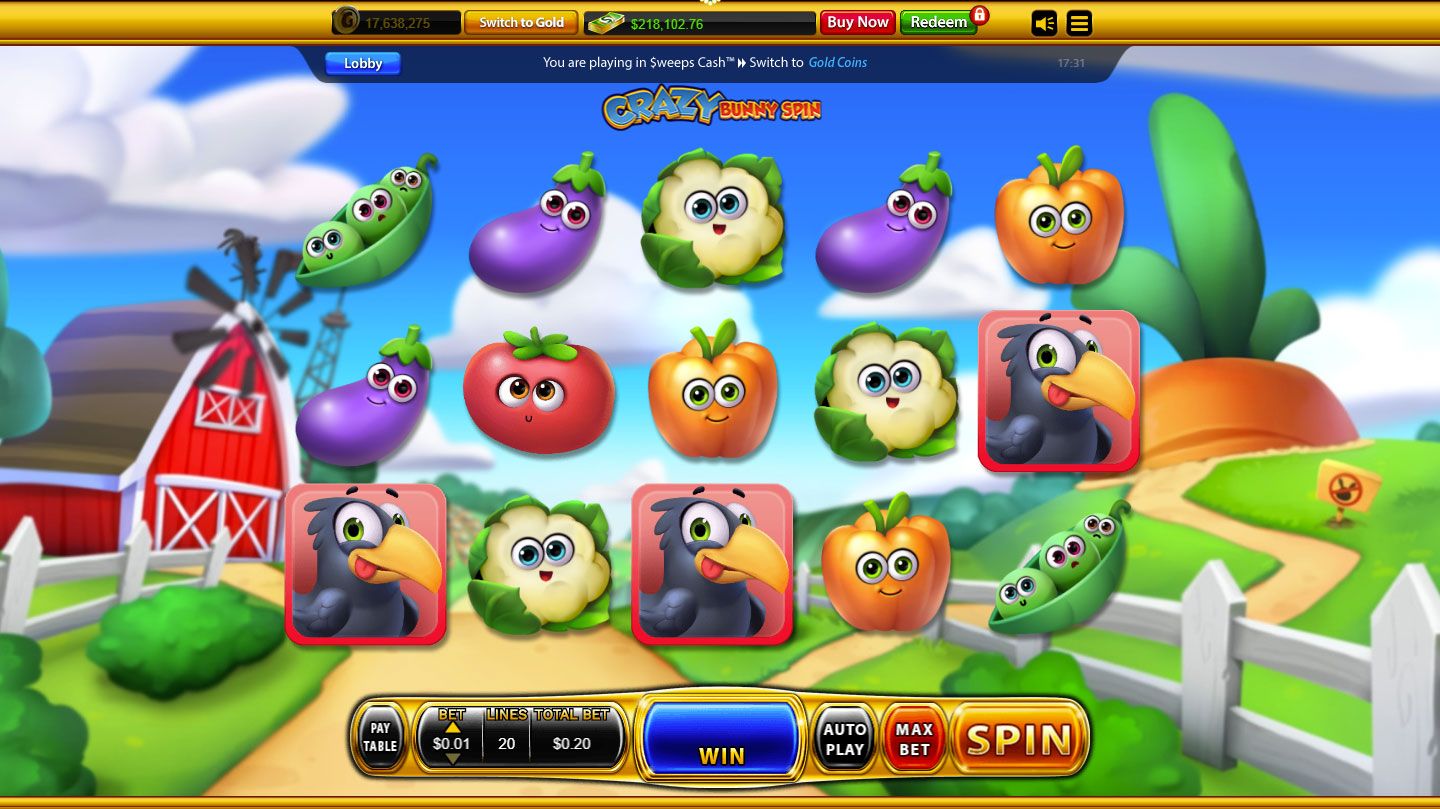Click the Switch to Gold button

[x=521, y=22]
